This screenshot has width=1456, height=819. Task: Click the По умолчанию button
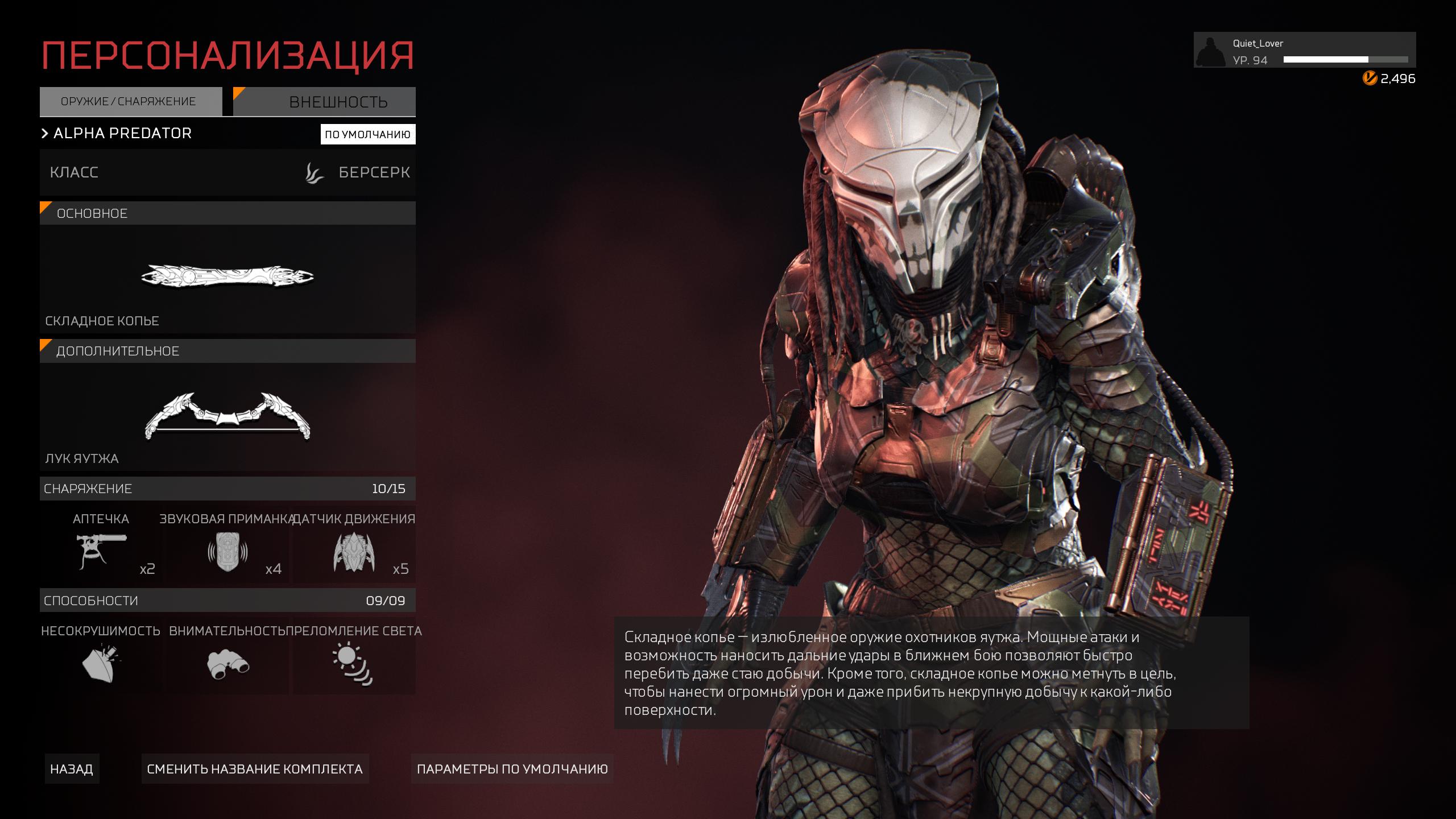pos(367,135)
